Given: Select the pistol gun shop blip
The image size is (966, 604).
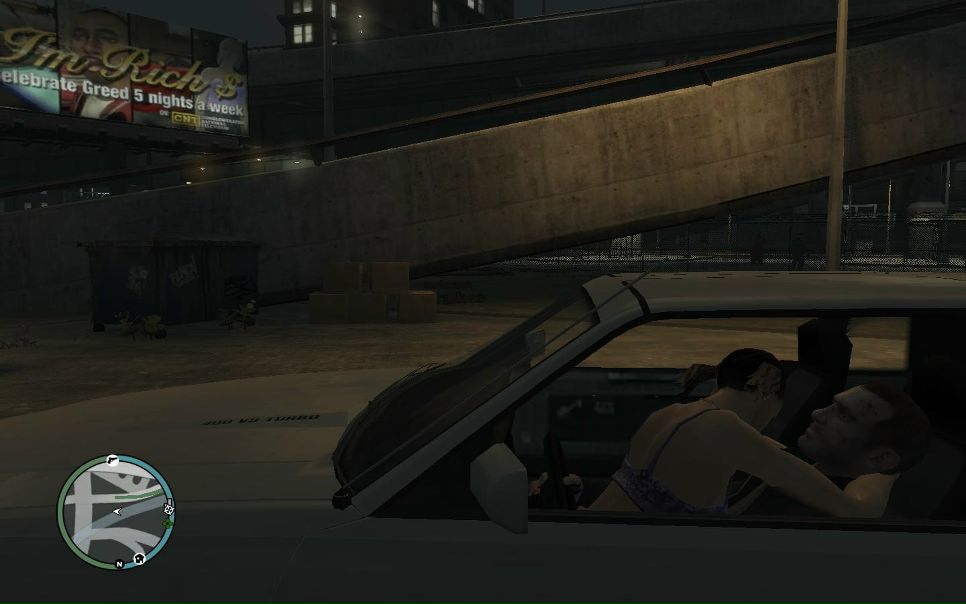Looking at the screenshot, I should pyautogui.click(x=112, y=461).
